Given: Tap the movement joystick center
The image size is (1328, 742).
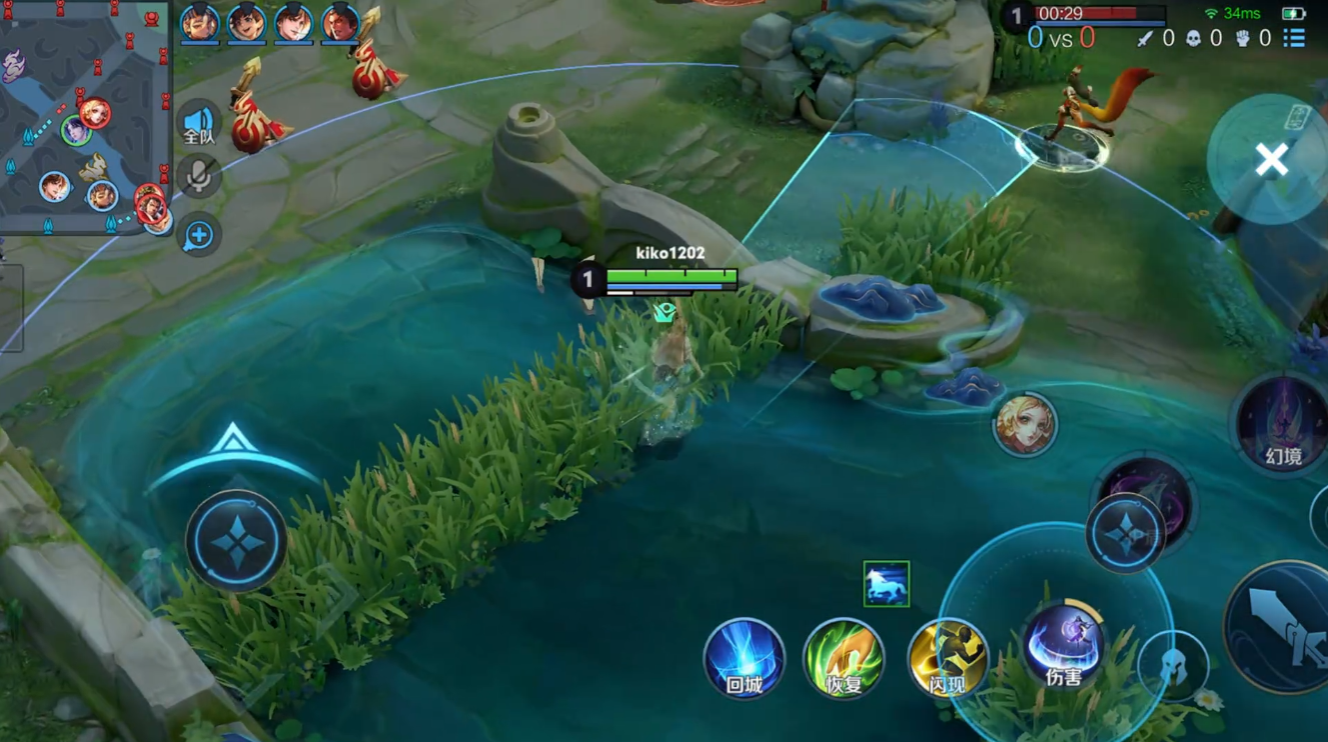Looking at the screenshot, I should click(236, 541).
